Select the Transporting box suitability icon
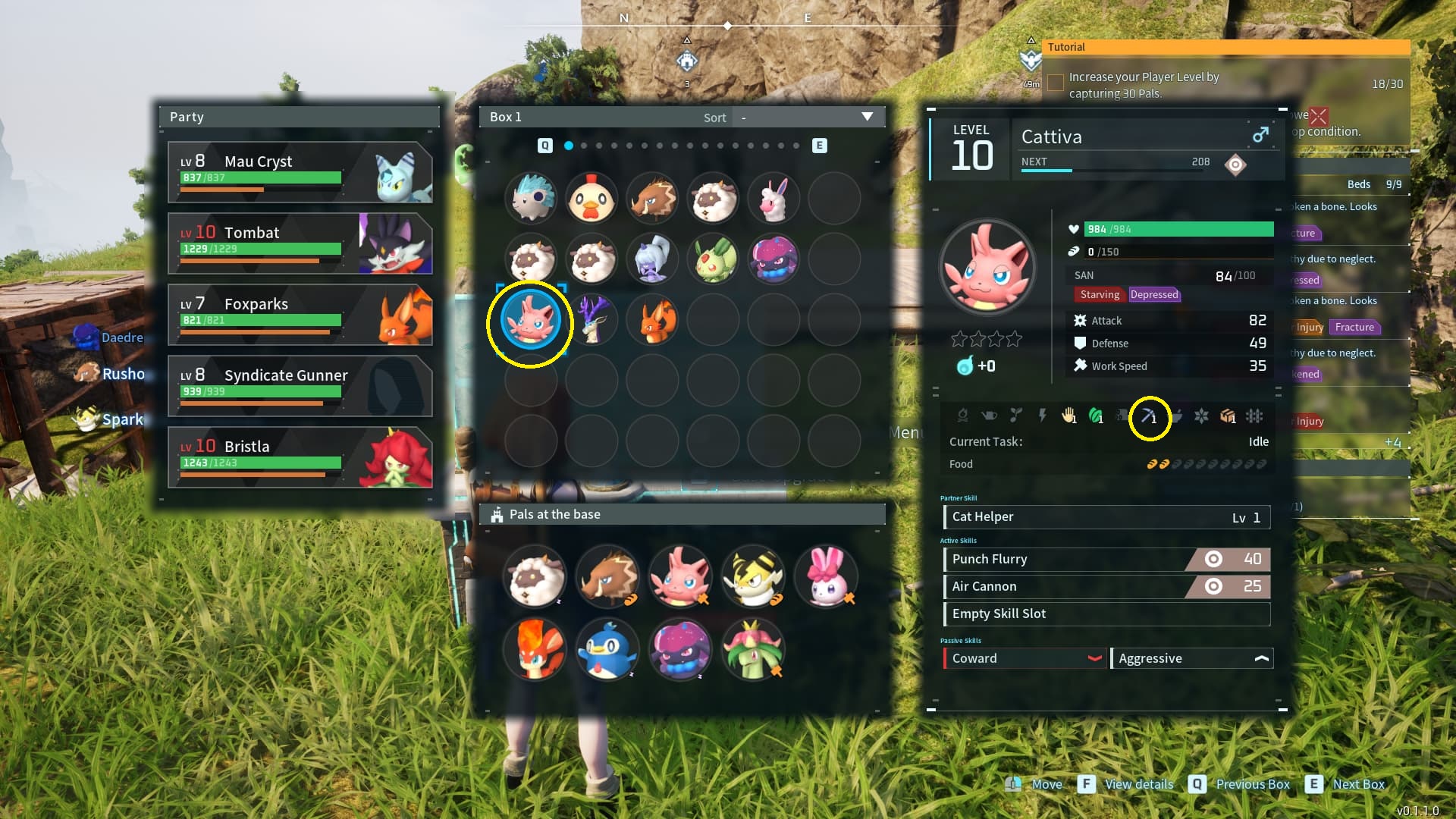The height and width of the screenshot is (819, 1456). [1228, 416]
